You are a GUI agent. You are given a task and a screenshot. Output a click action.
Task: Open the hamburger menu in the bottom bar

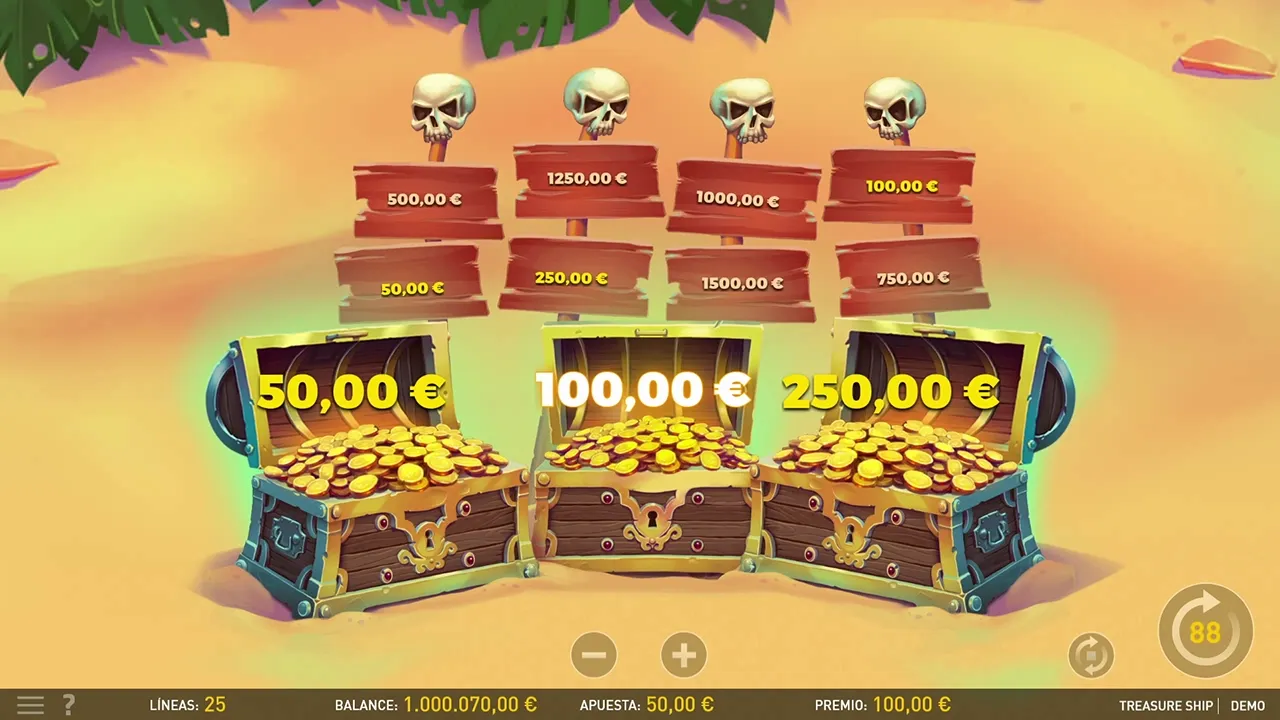click(x=30, y=705)
